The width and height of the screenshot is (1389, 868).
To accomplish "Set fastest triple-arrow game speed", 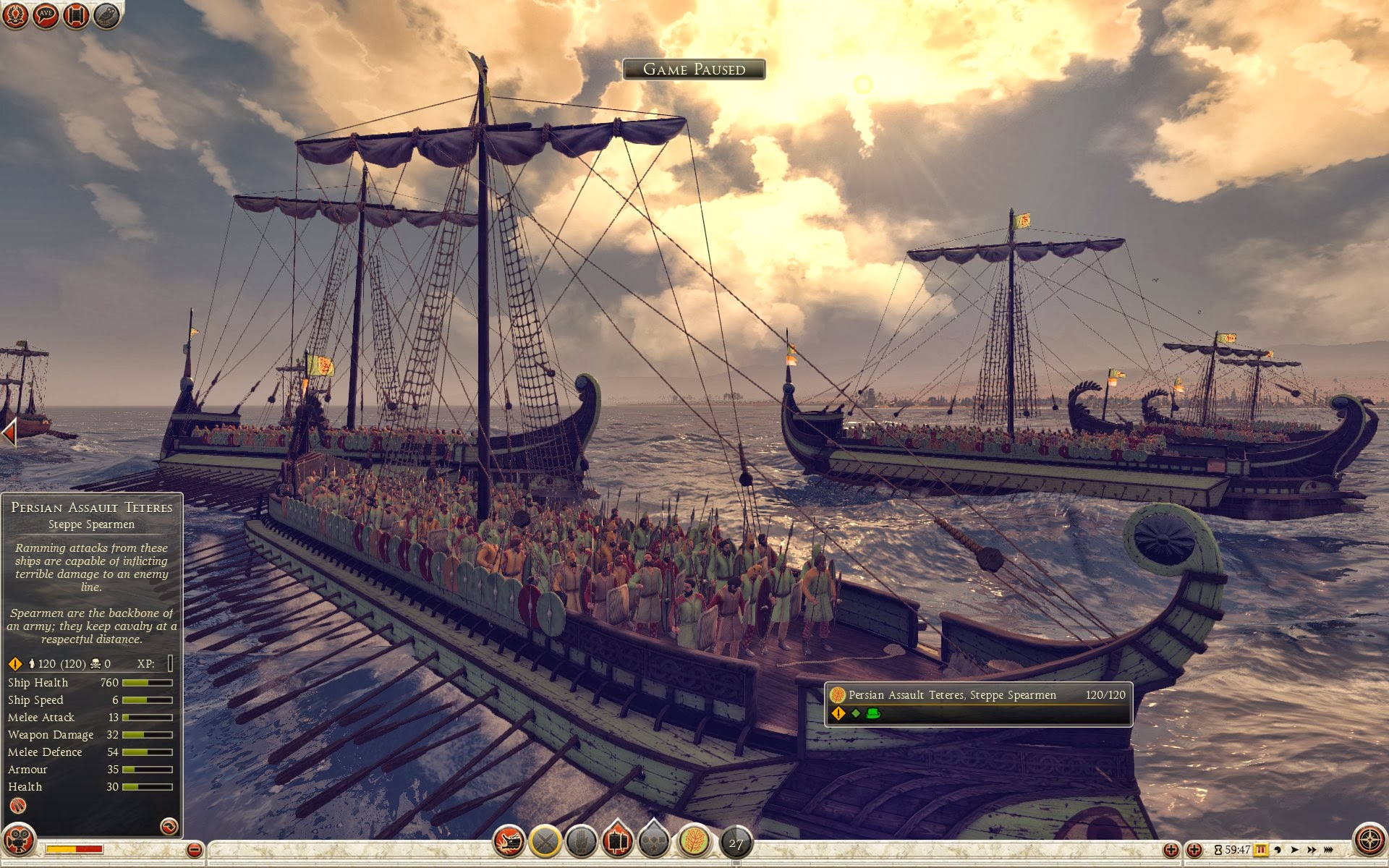I will pyautogui.click(x=1328, y=850).
